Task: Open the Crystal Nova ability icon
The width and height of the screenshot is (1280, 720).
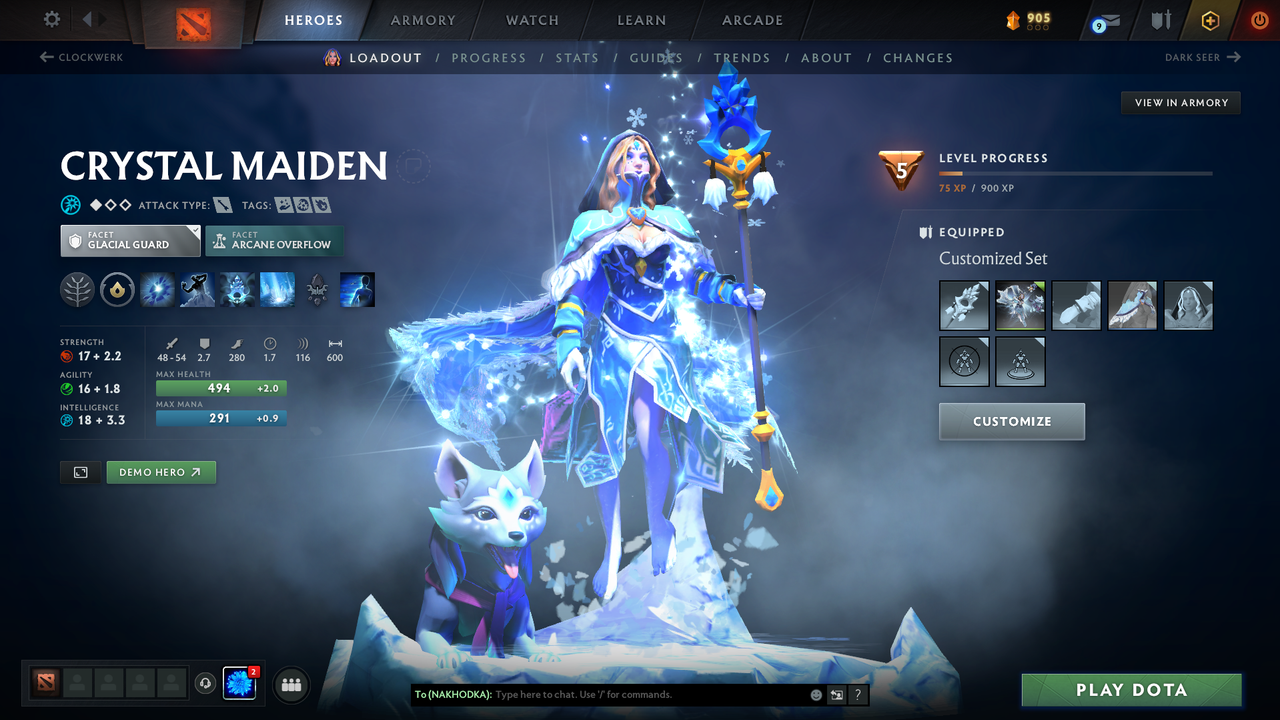Action: 157,289
